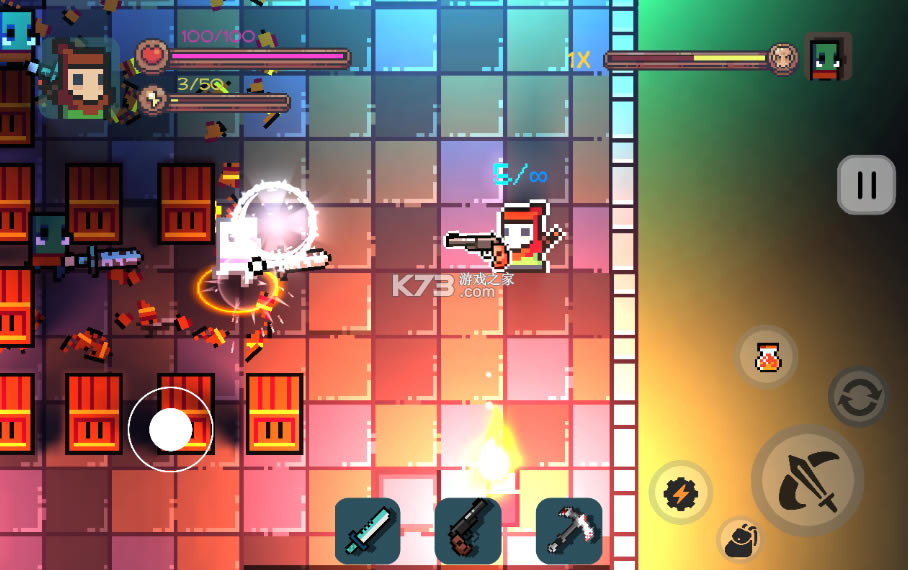Equip the revolver from the hotbar
The width and height of the screenshot is (908, 570).
468,531
